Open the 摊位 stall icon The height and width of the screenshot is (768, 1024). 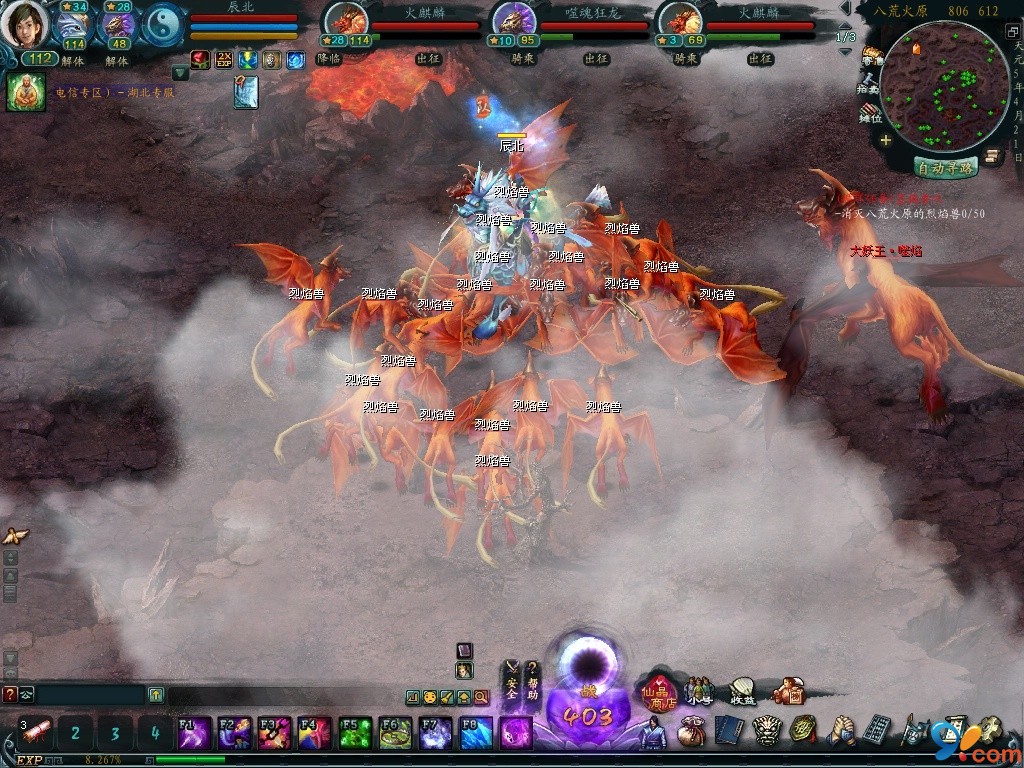871,112
